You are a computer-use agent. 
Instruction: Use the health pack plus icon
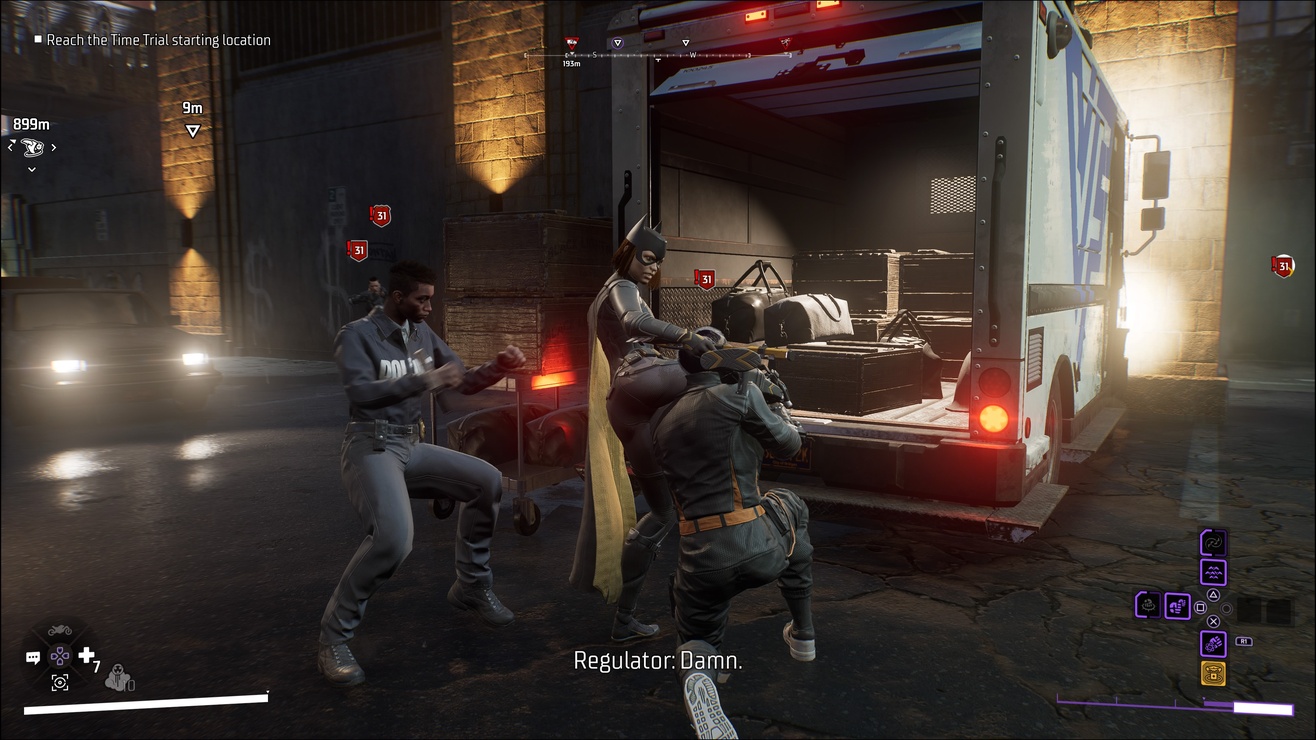coord(87,656)
